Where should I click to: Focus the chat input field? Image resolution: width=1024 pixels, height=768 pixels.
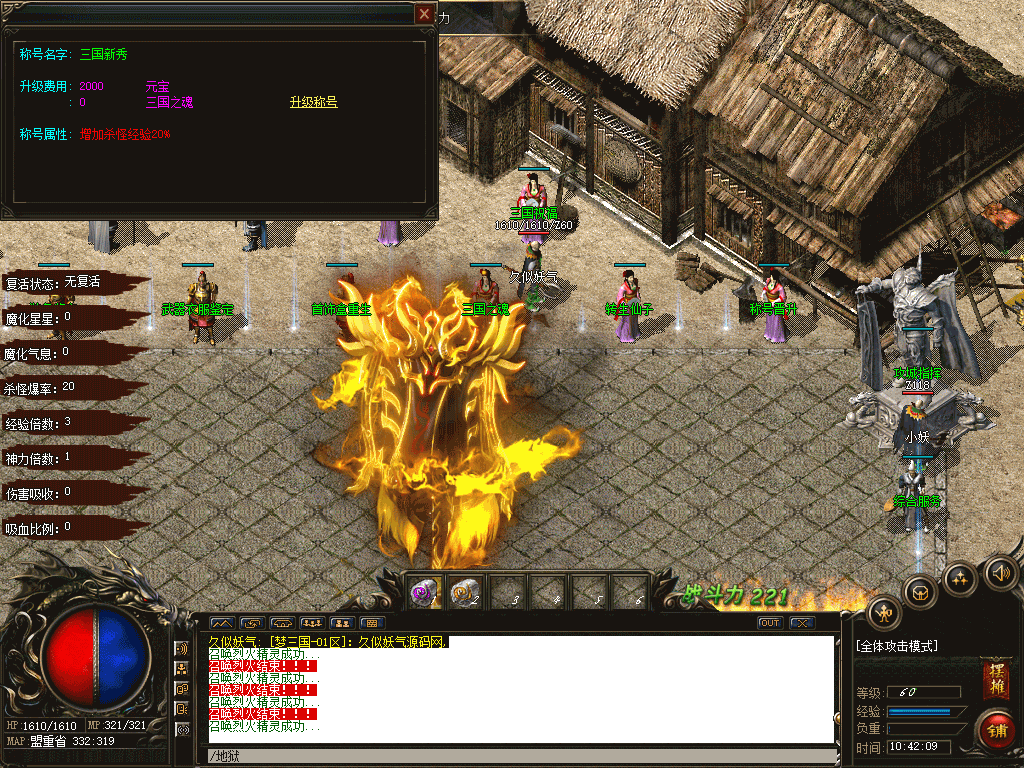(x=520, y=755)
